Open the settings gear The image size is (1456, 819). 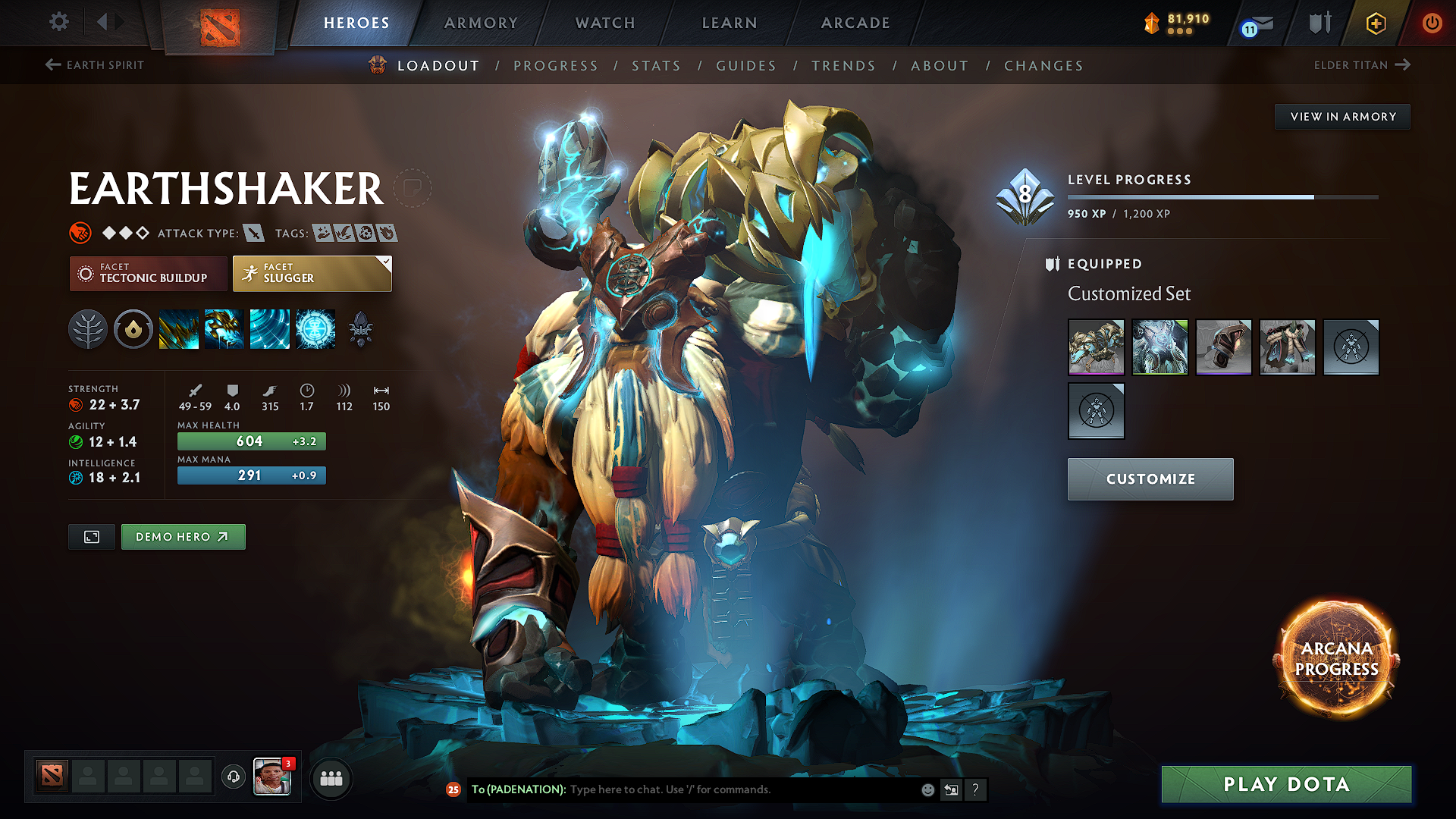click(x=58, y=22)
